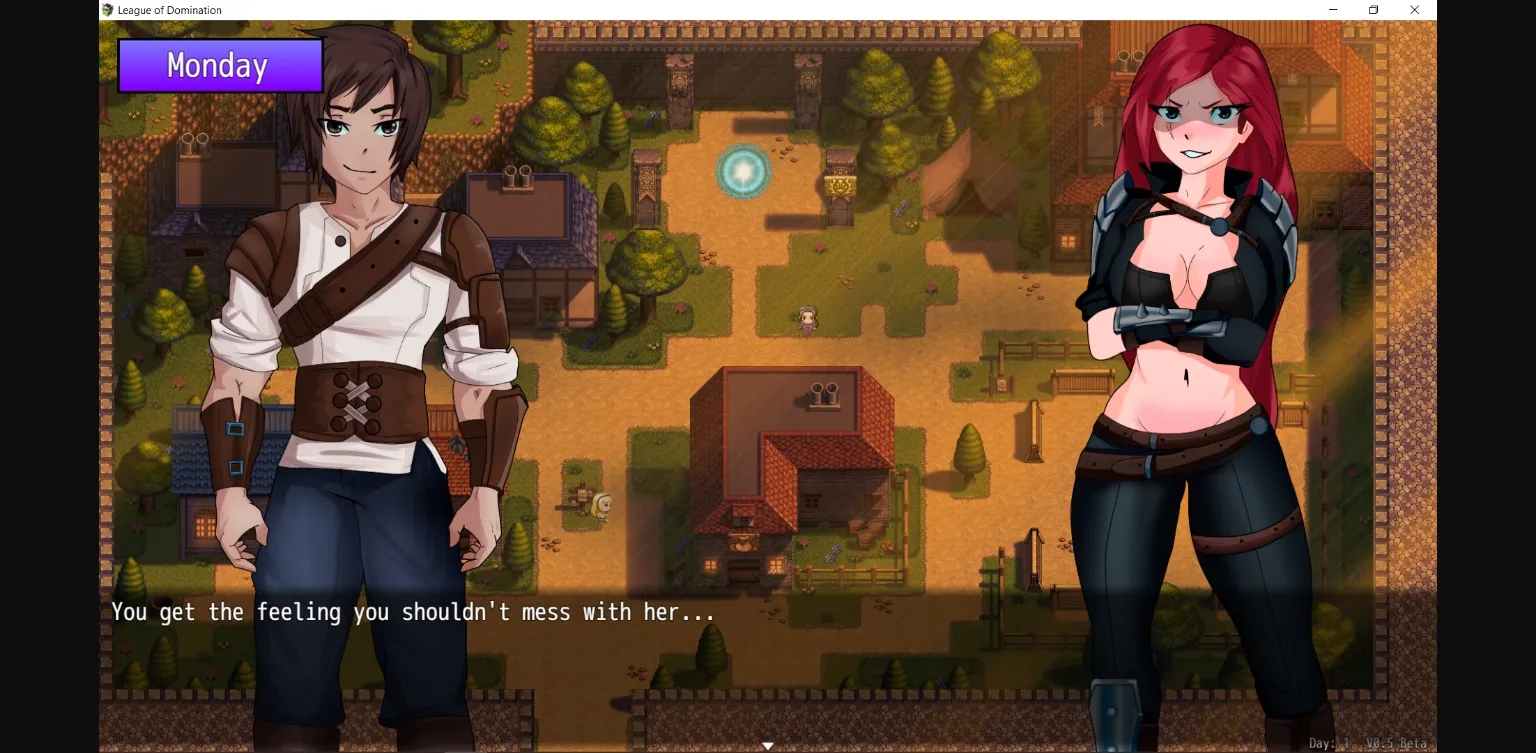Click the glowing teleport portal
1536x753 pixels.
[x=744, y=170]
